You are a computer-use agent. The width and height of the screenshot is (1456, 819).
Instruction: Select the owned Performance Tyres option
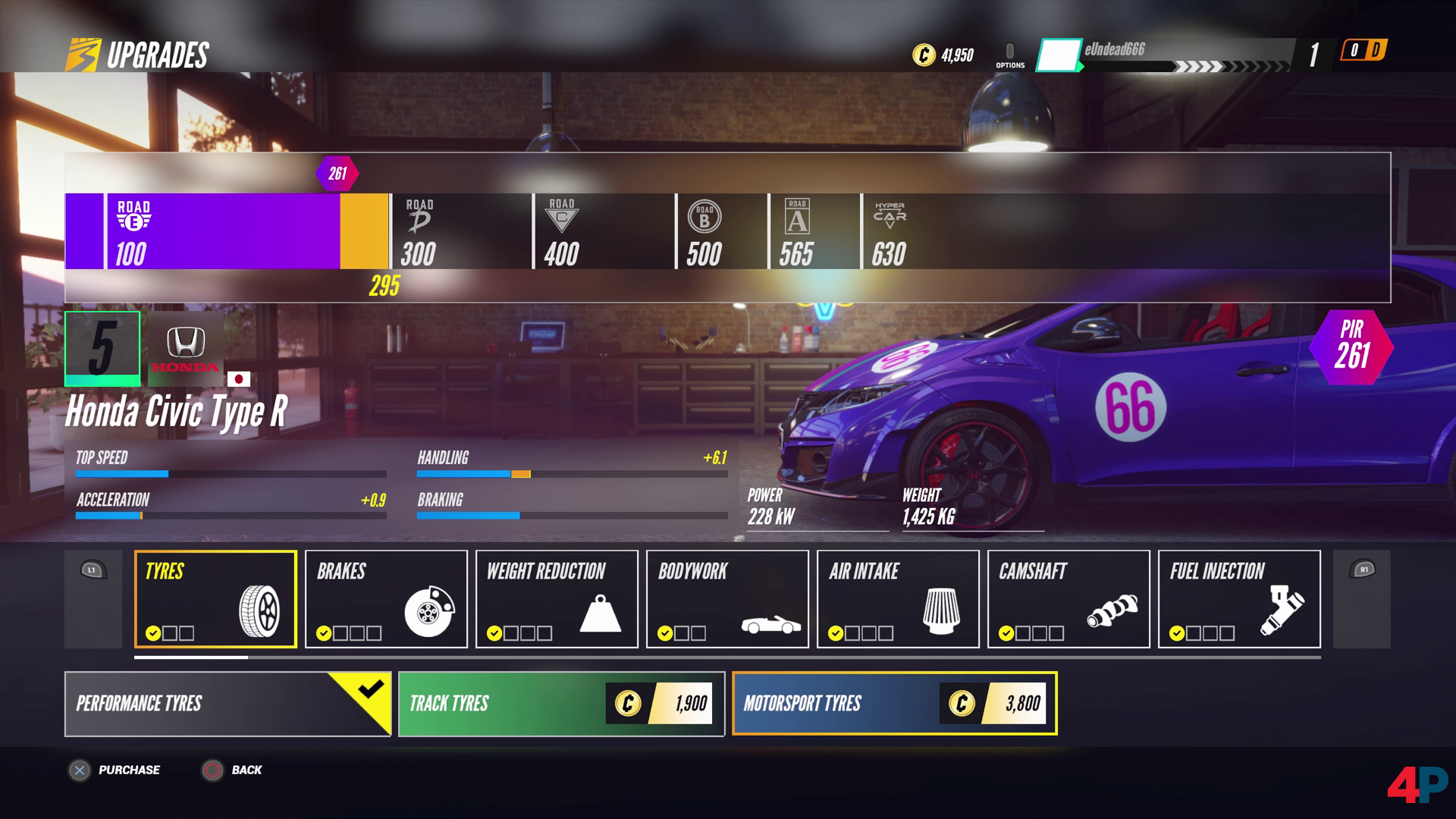[x=227, y=704]
